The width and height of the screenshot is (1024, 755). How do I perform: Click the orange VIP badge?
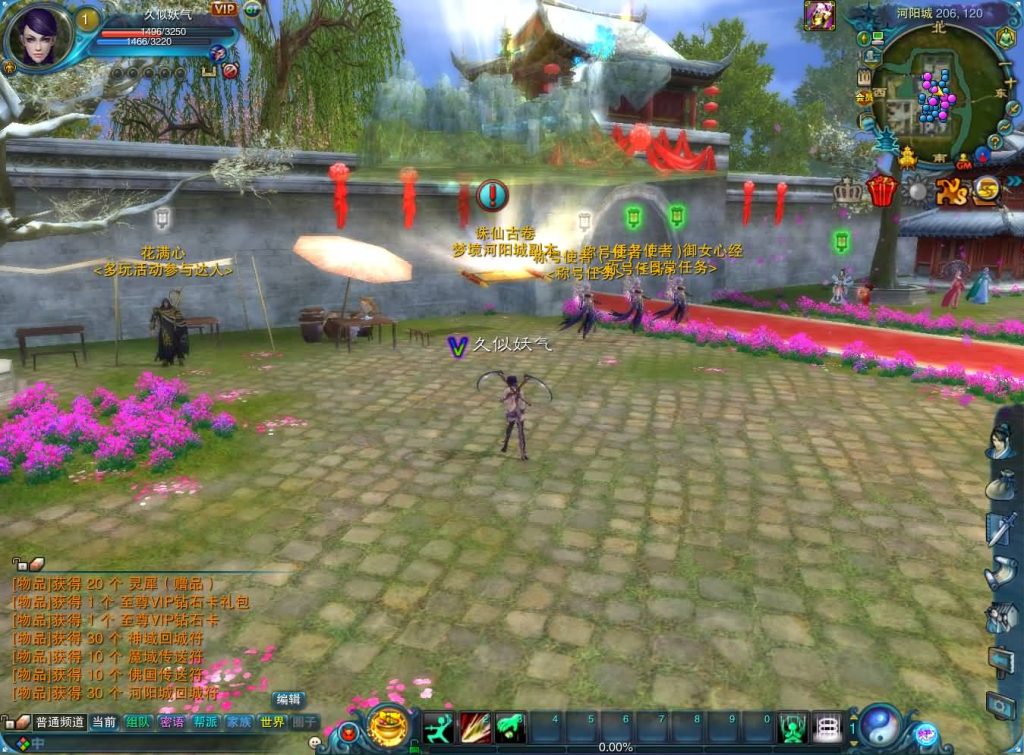point(223,9)
